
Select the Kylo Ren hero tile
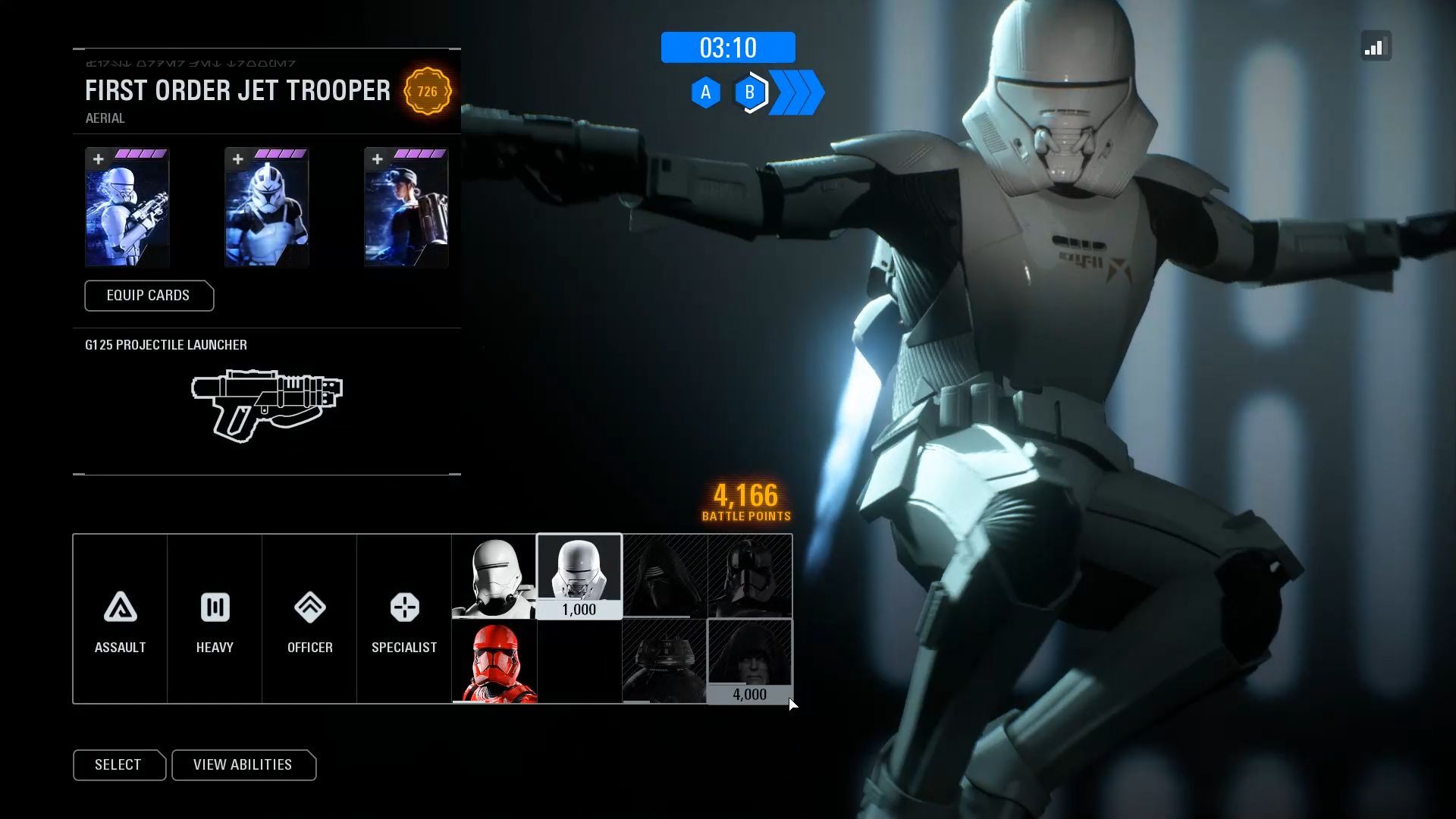point(664,576)
